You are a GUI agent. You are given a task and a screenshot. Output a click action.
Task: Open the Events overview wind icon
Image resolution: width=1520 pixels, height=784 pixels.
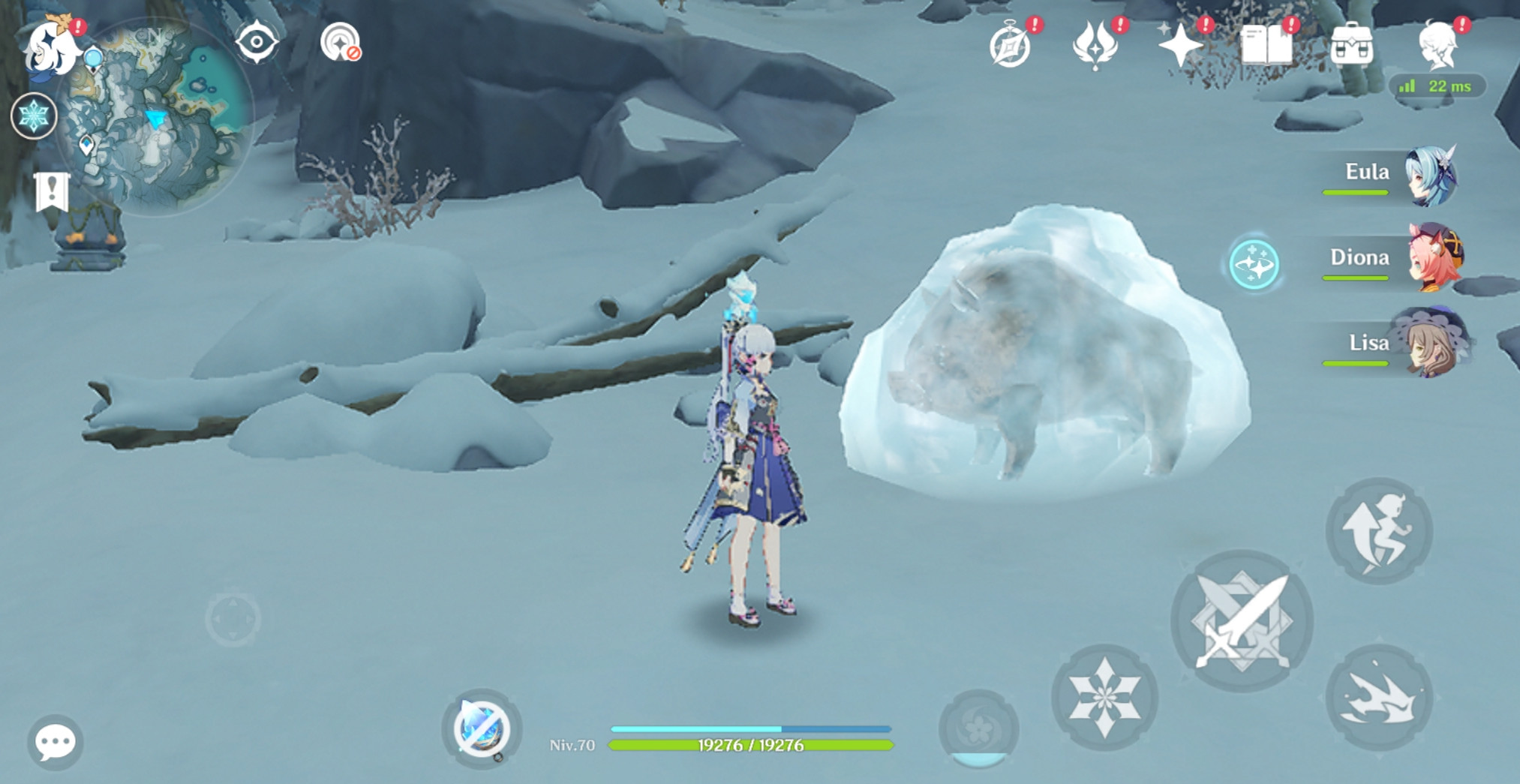point(1095,47)
